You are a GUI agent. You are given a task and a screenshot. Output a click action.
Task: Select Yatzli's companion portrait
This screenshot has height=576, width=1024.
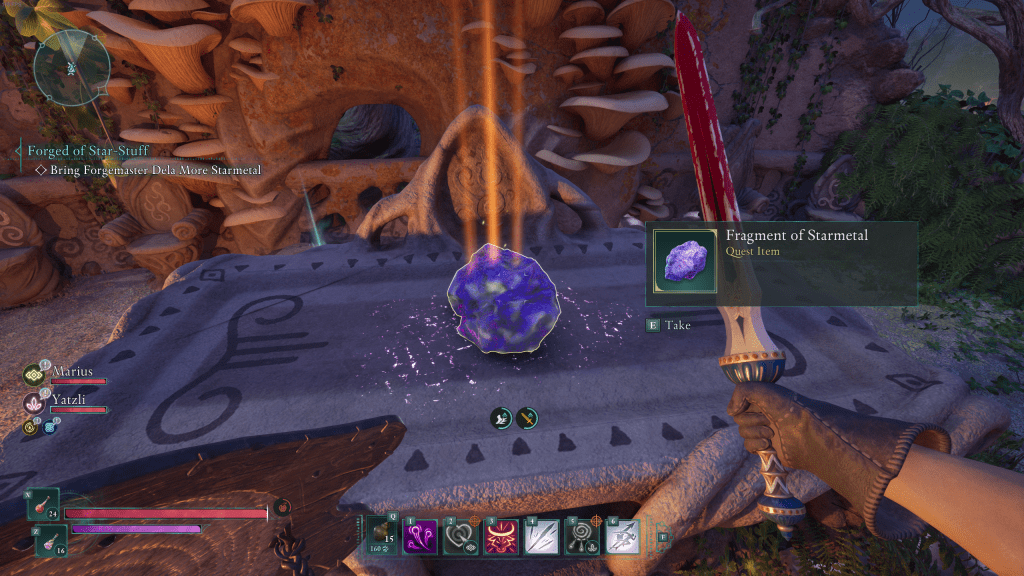[34, 403]
